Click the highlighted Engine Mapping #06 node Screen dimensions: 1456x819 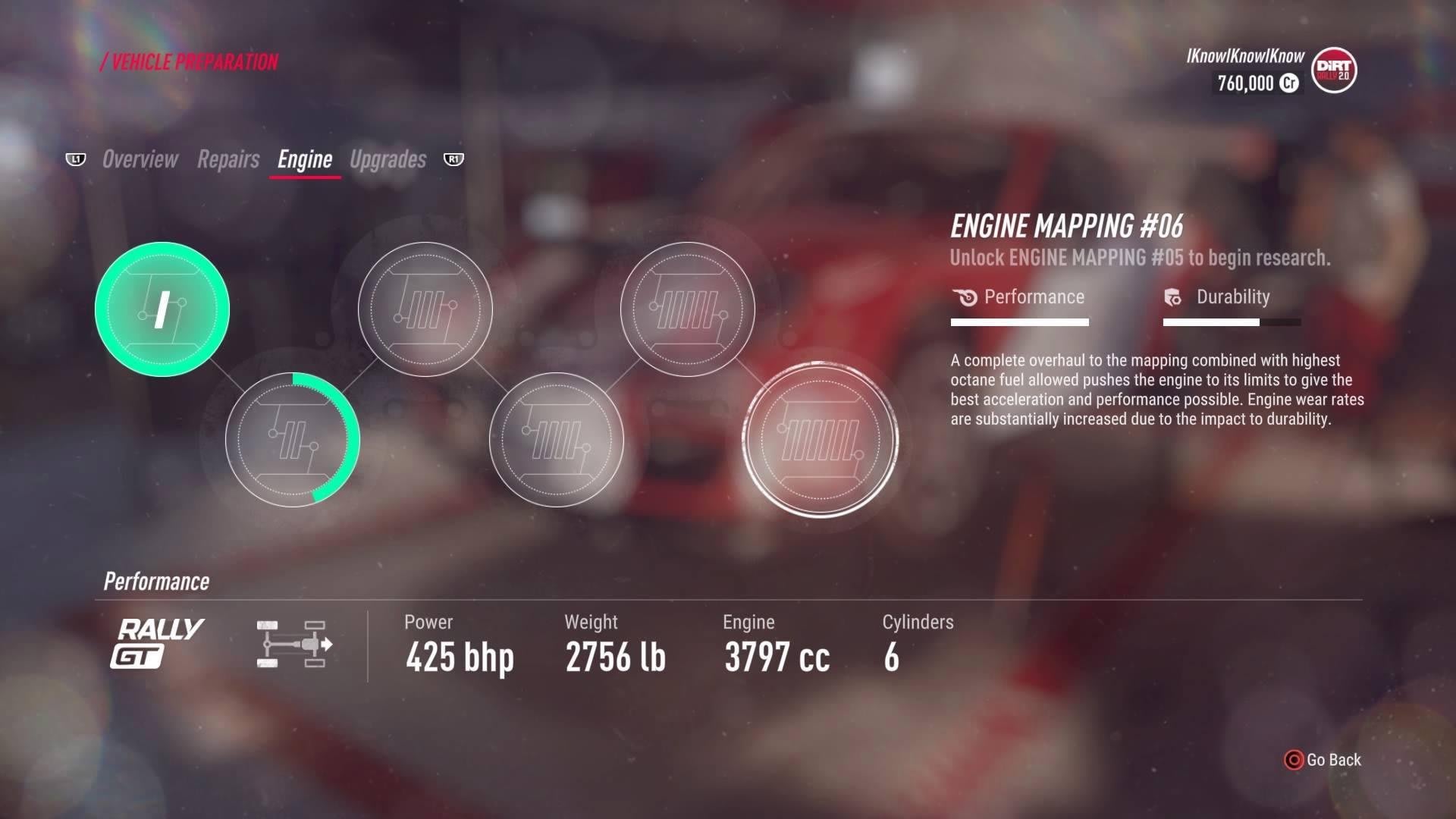click(x=821, y=440)
